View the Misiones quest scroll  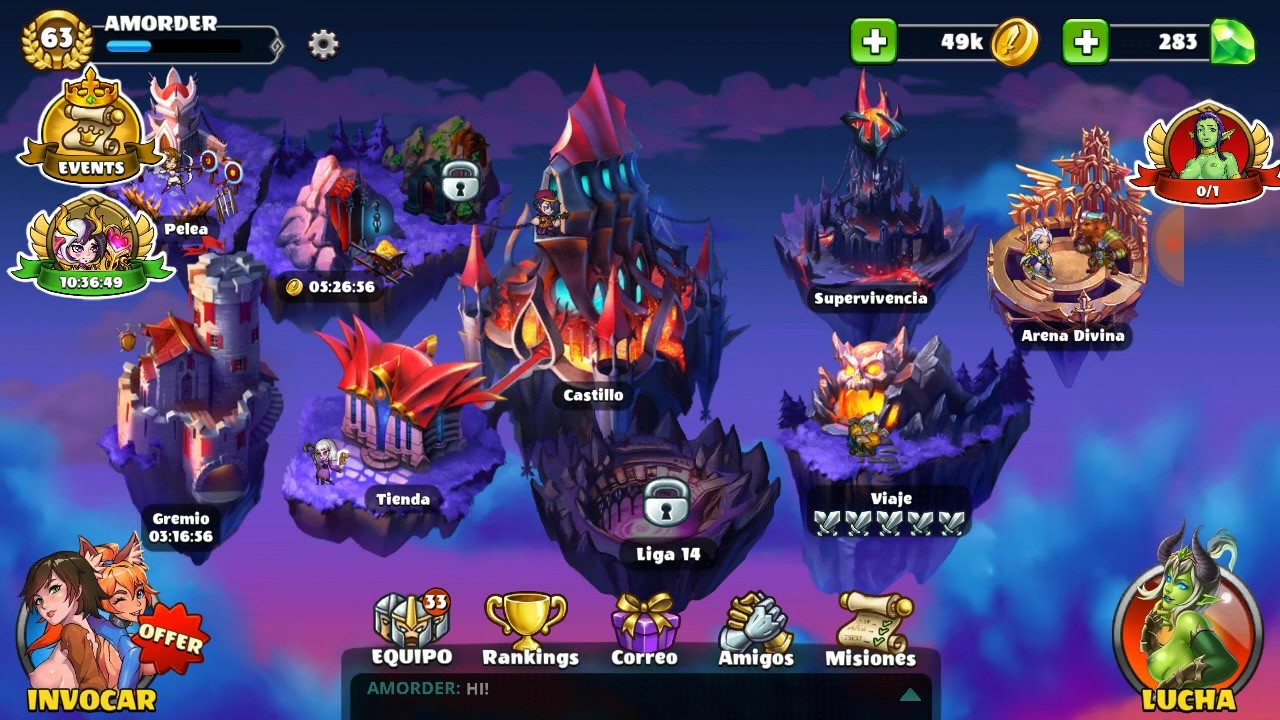(872, 630)
